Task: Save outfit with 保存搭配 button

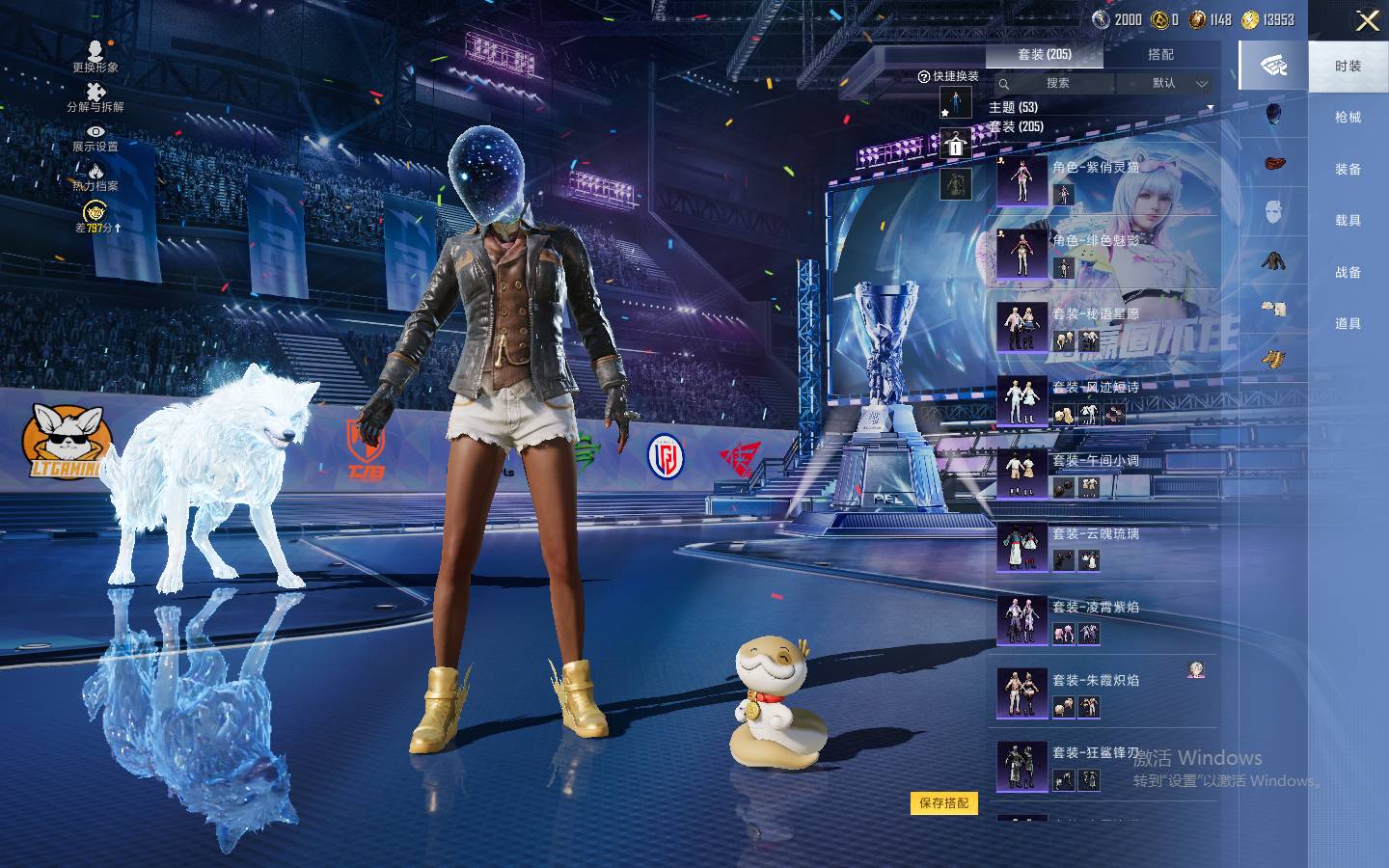Action: pyautogui.click(x=943, y=802)
